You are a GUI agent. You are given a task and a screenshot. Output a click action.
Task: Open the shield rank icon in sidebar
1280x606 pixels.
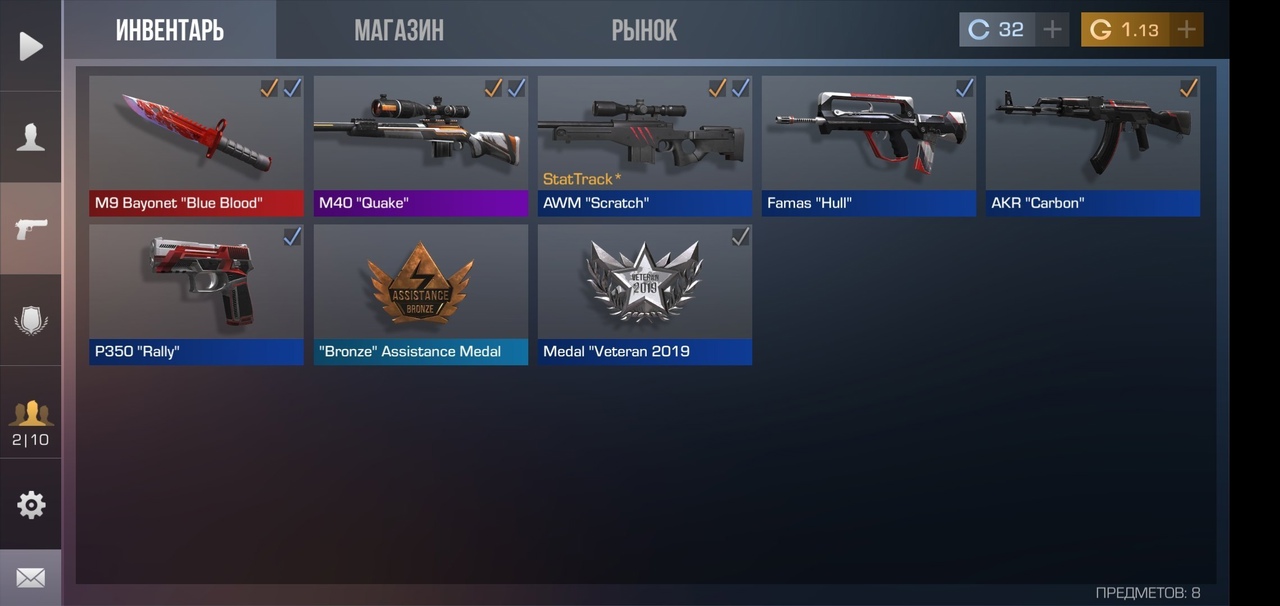31,321
